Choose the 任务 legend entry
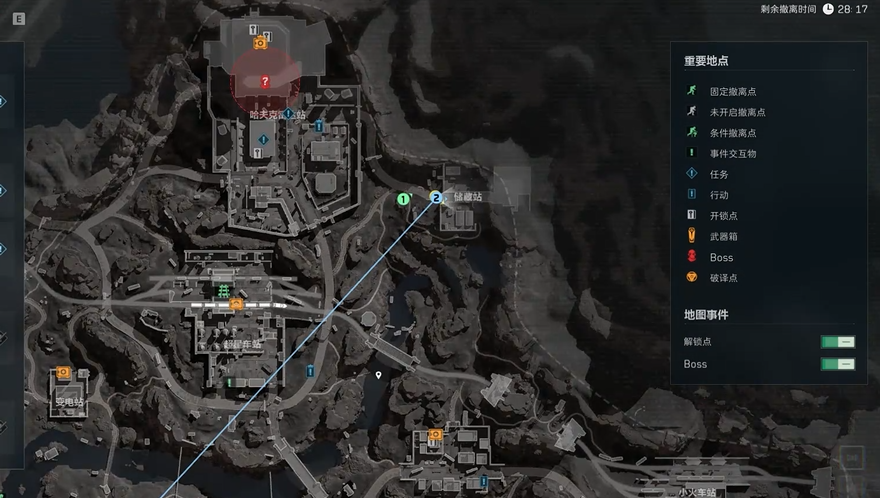Screen dimensions: 880x498 (720, 174)
